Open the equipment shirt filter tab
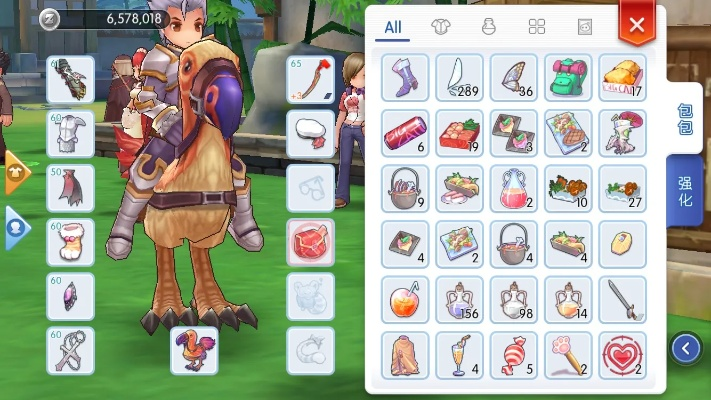 click(x=439, y=27)
